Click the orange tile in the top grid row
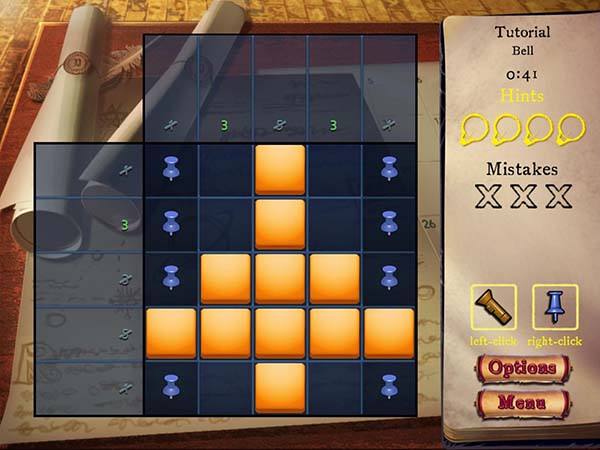 pos(280,170)
